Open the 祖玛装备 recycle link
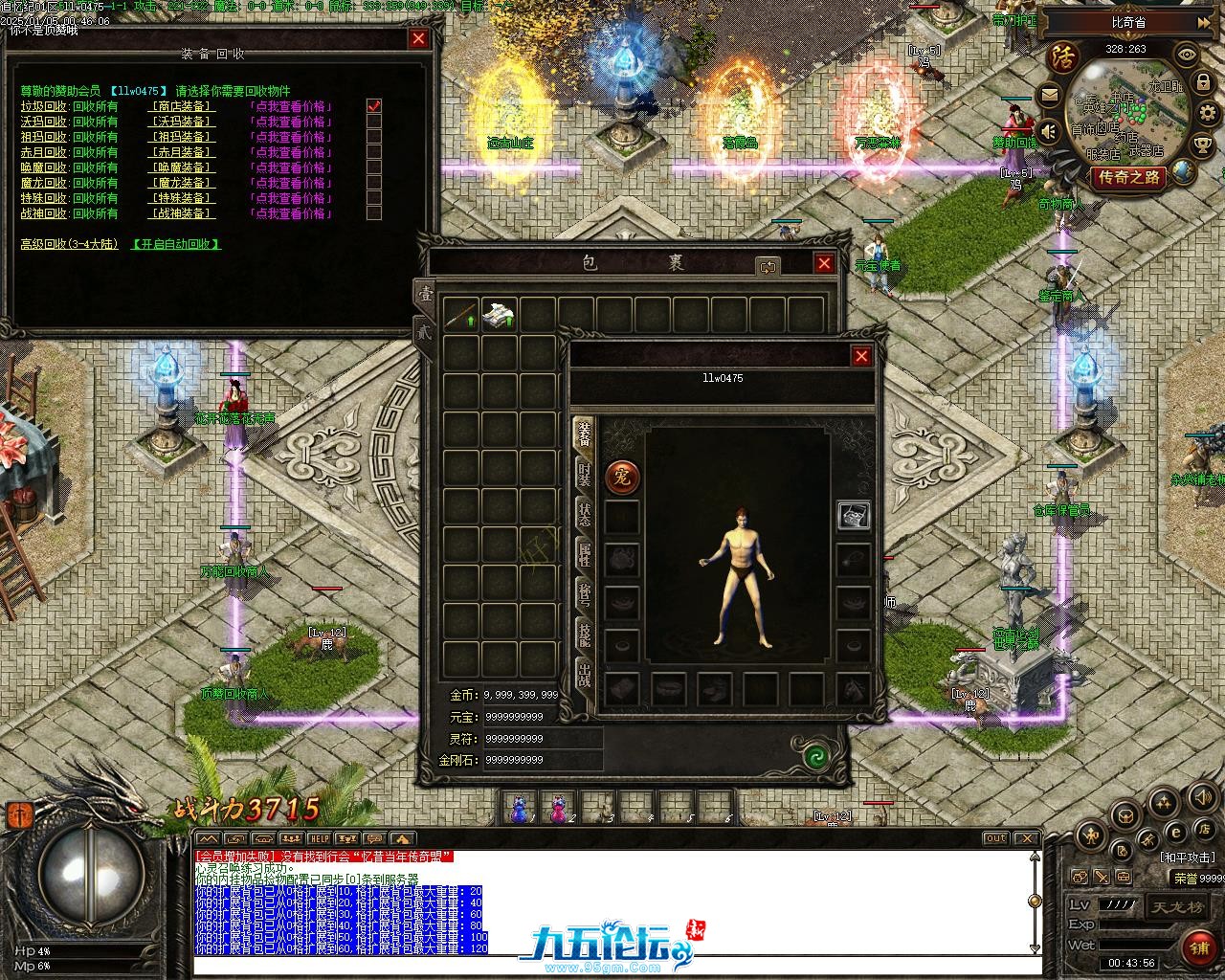1225x980 pixels. 182,137
